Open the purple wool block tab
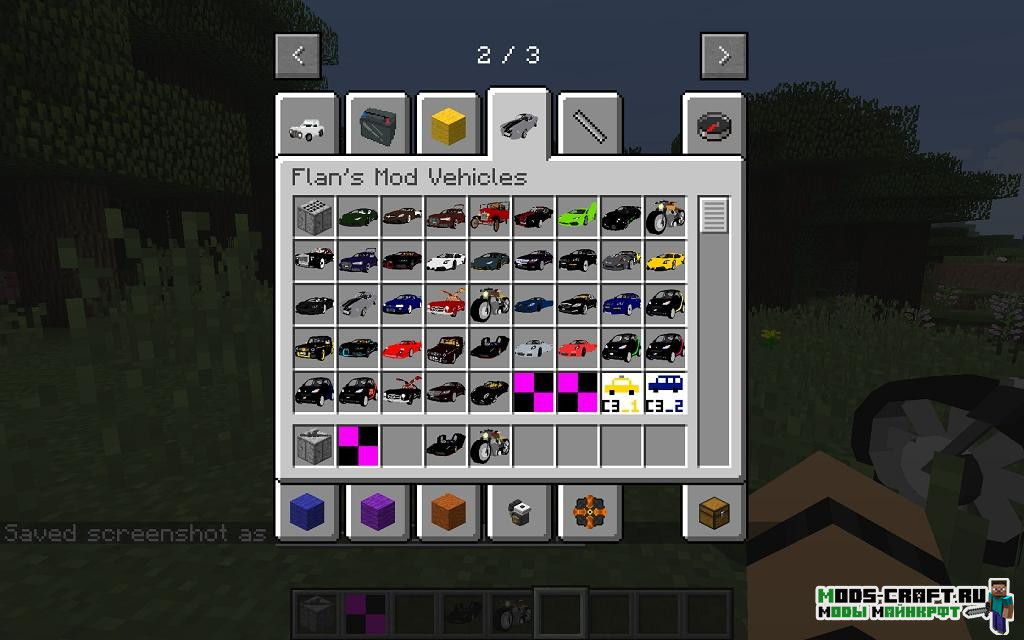 376,511
